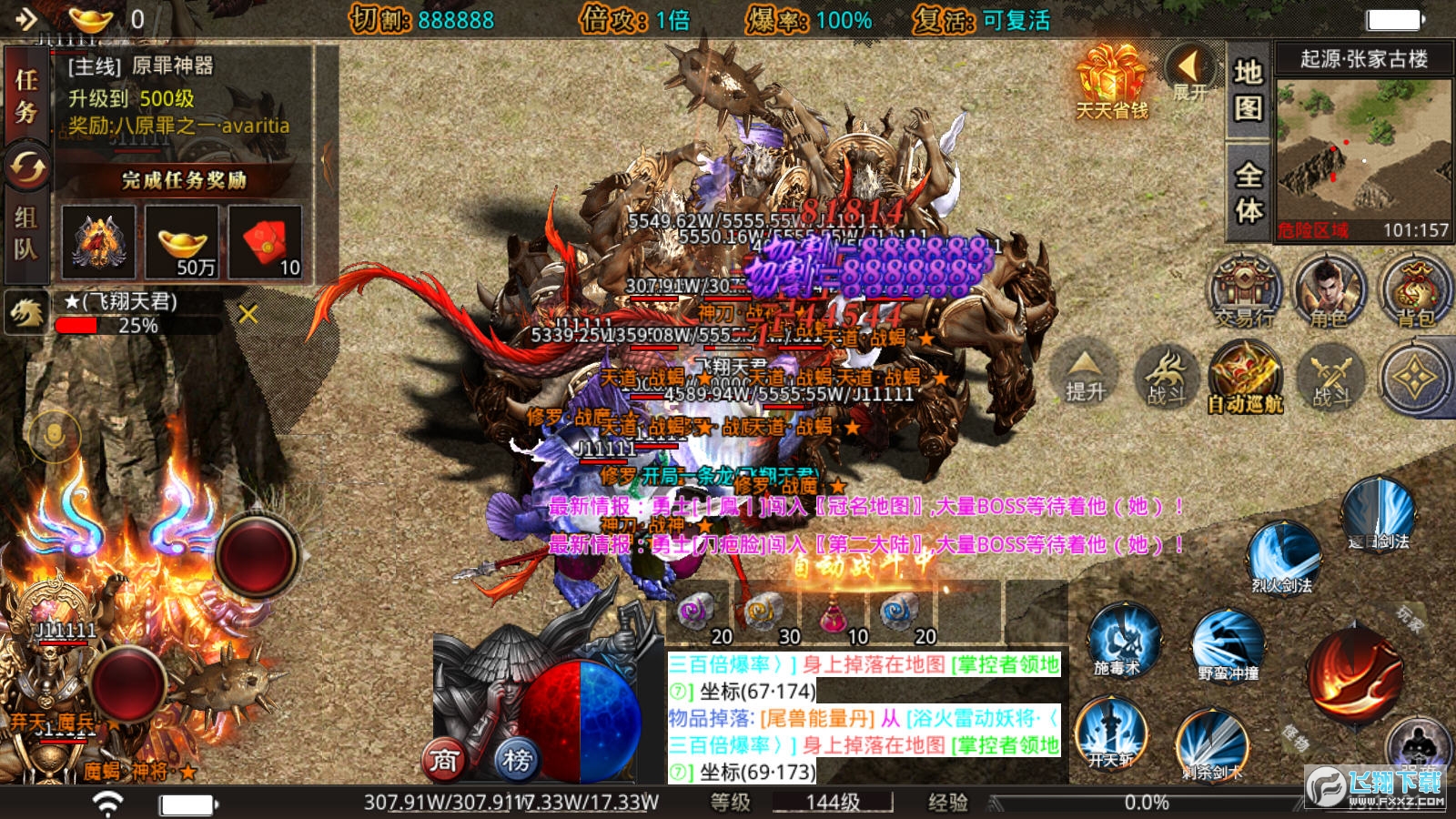1456x819 pixels.
Task: Select the red envelope reward slot
Action: (265, 241)
